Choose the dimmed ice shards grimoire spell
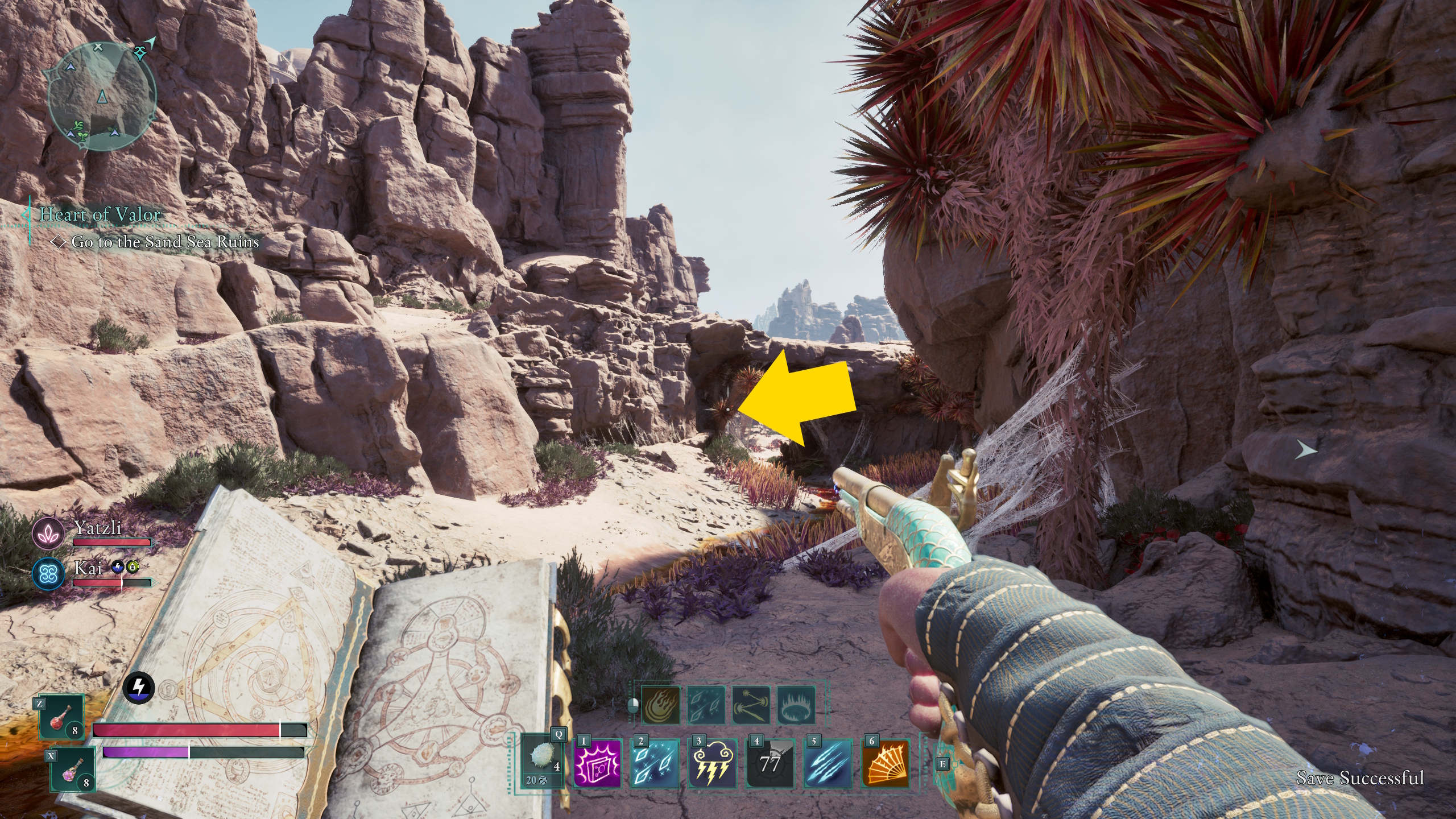Image resolution: width=1456 pixels, height=819 pixels. coord(706,705)
